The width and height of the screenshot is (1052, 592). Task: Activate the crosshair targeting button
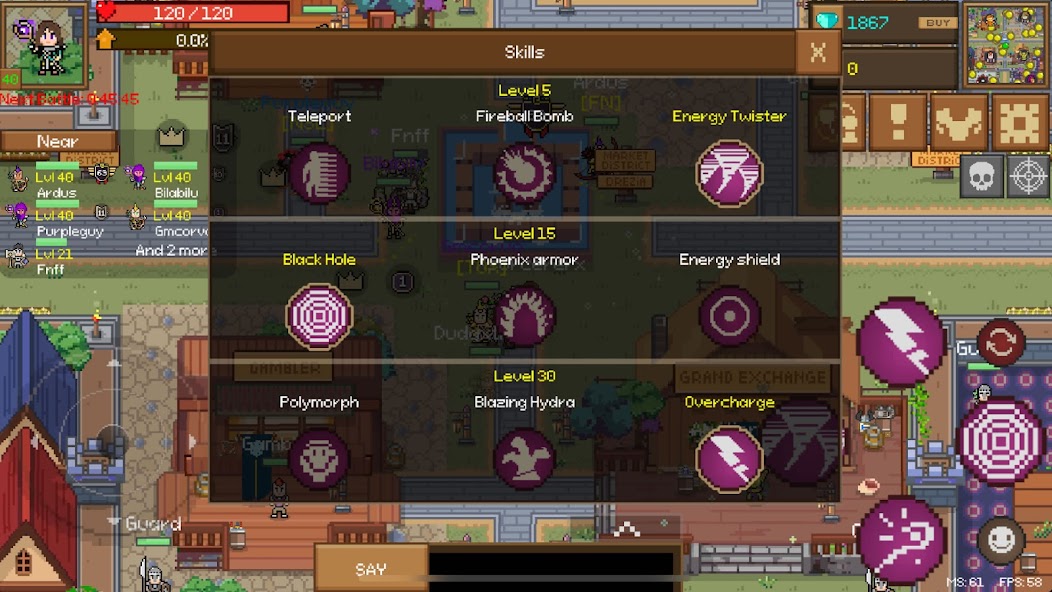tap(1027, 177)
